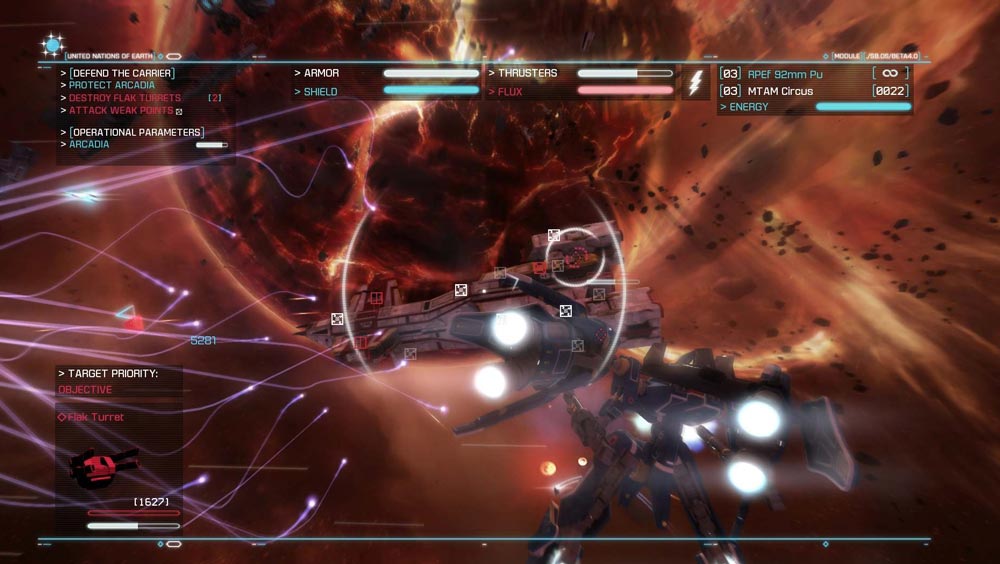Open the Operational Parameters header
This screenshot has height=564, width=1000.
(x=136, y=132)
